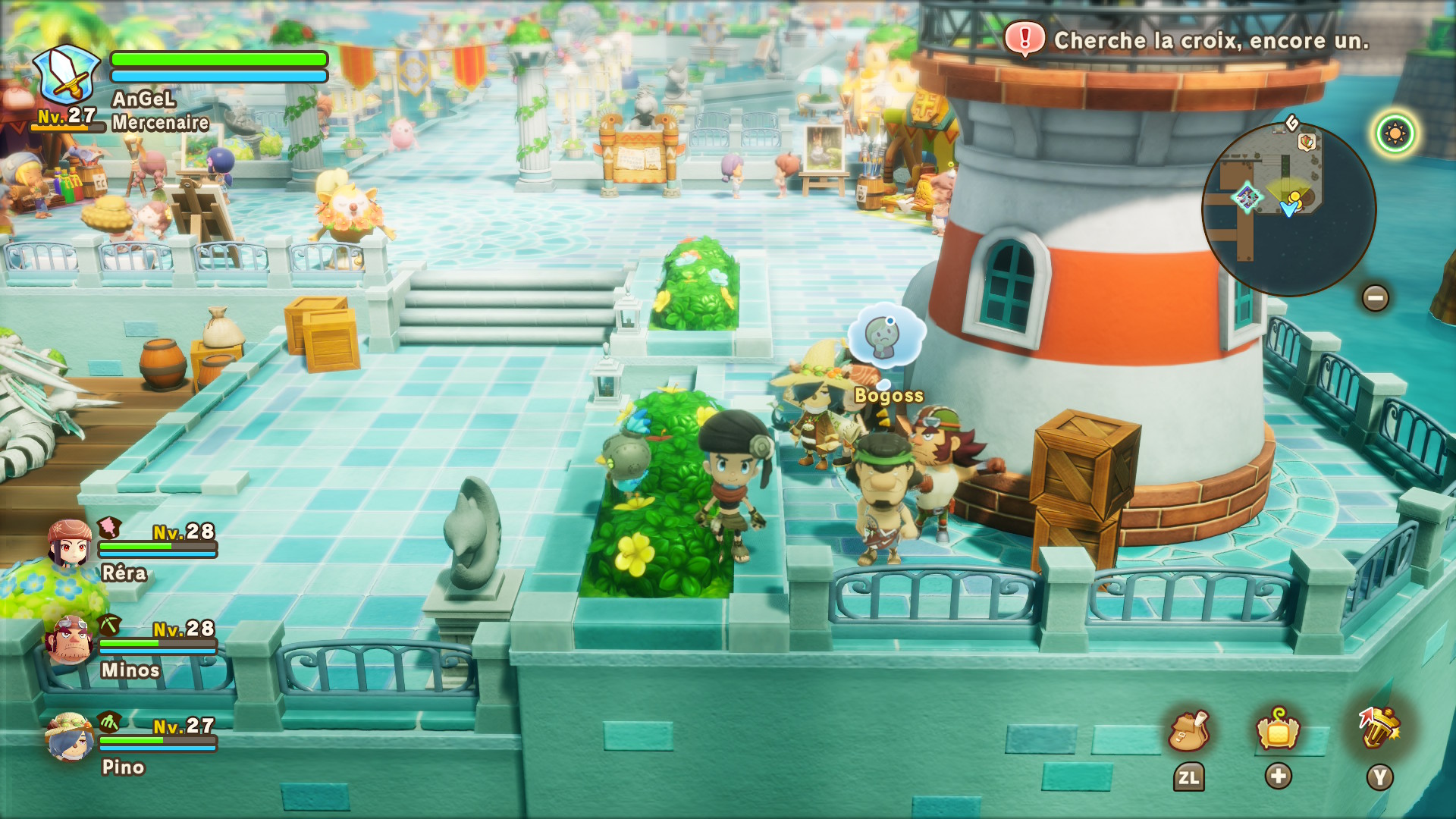The image size is (1456, 819).
Task: Select party member Pino's portrait
Action: click(x=69, y=736)
